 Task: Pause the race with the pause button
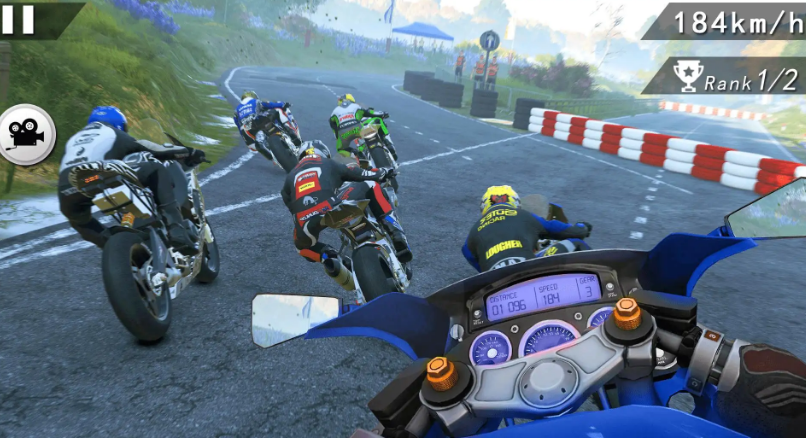click(x=18, y=19)
